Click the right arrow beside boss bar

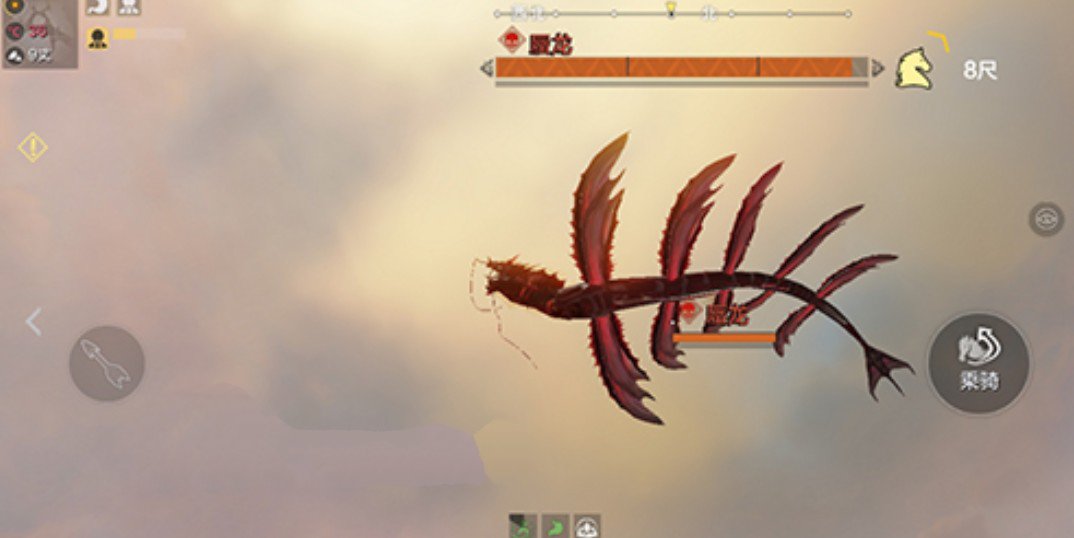877,68
